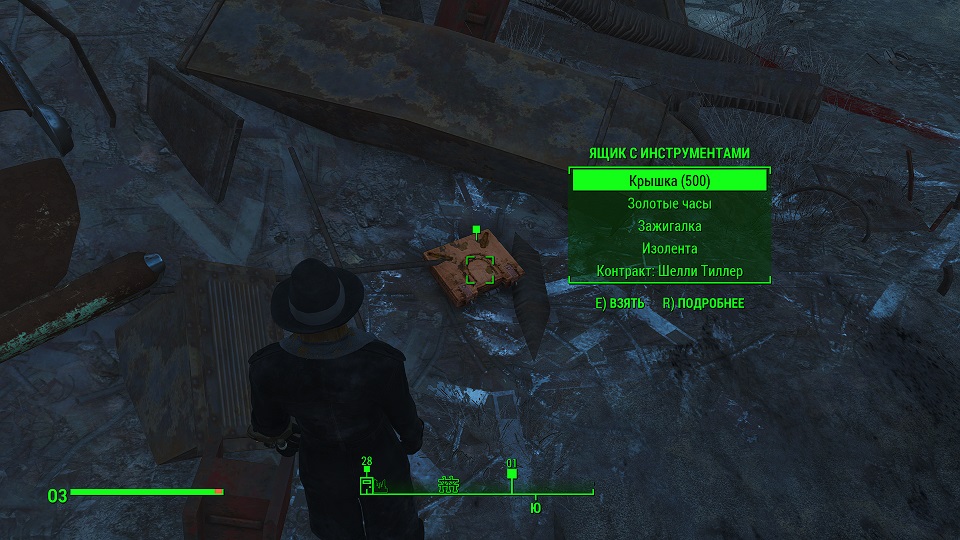960x540 pixels.
Task: Choose Золотые часы from the toolbox
Action: tap(669, 204)
